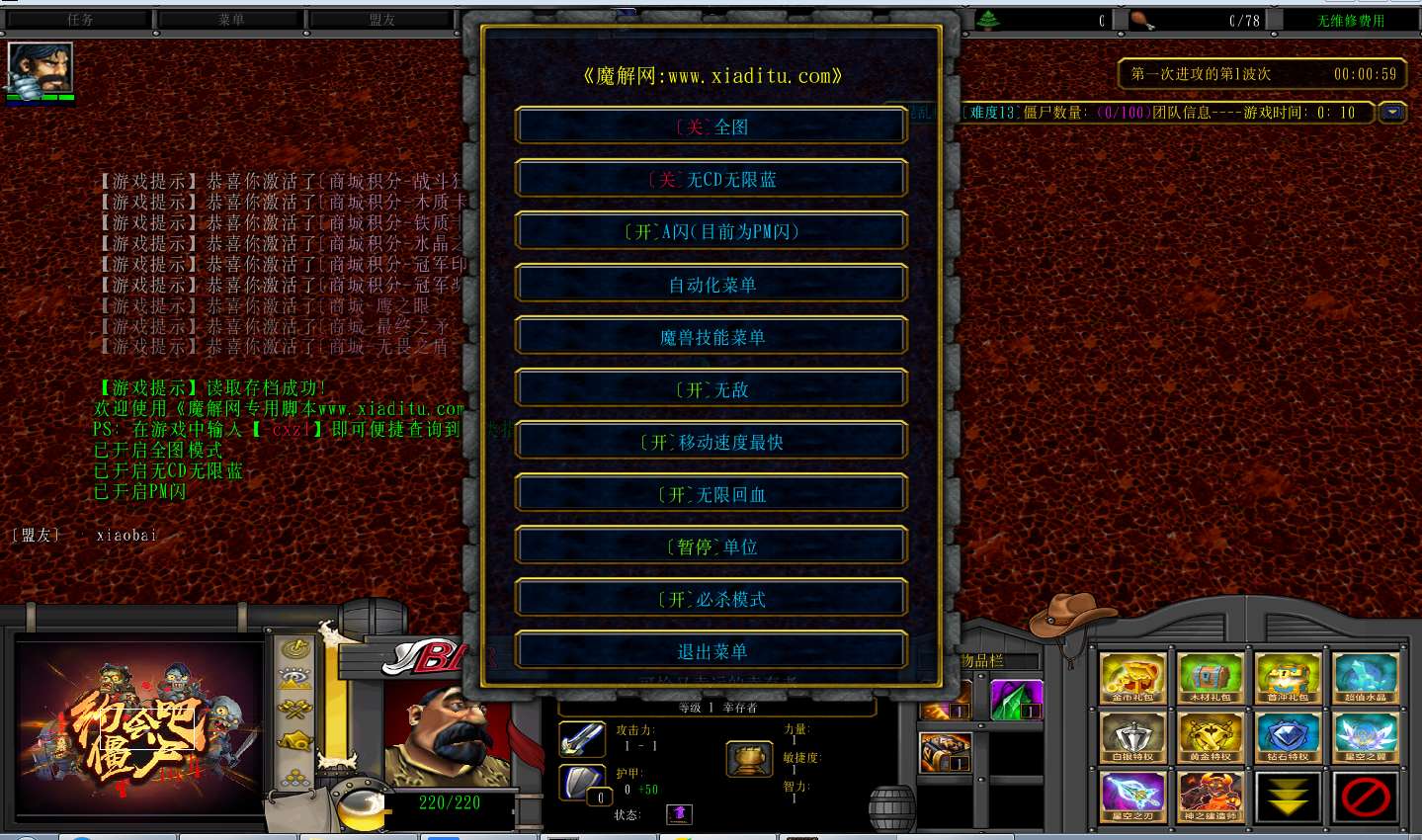
Task: Collapse the scoreboard with the arrow button
Action: pyautogui.click(x=1392, y=113)
